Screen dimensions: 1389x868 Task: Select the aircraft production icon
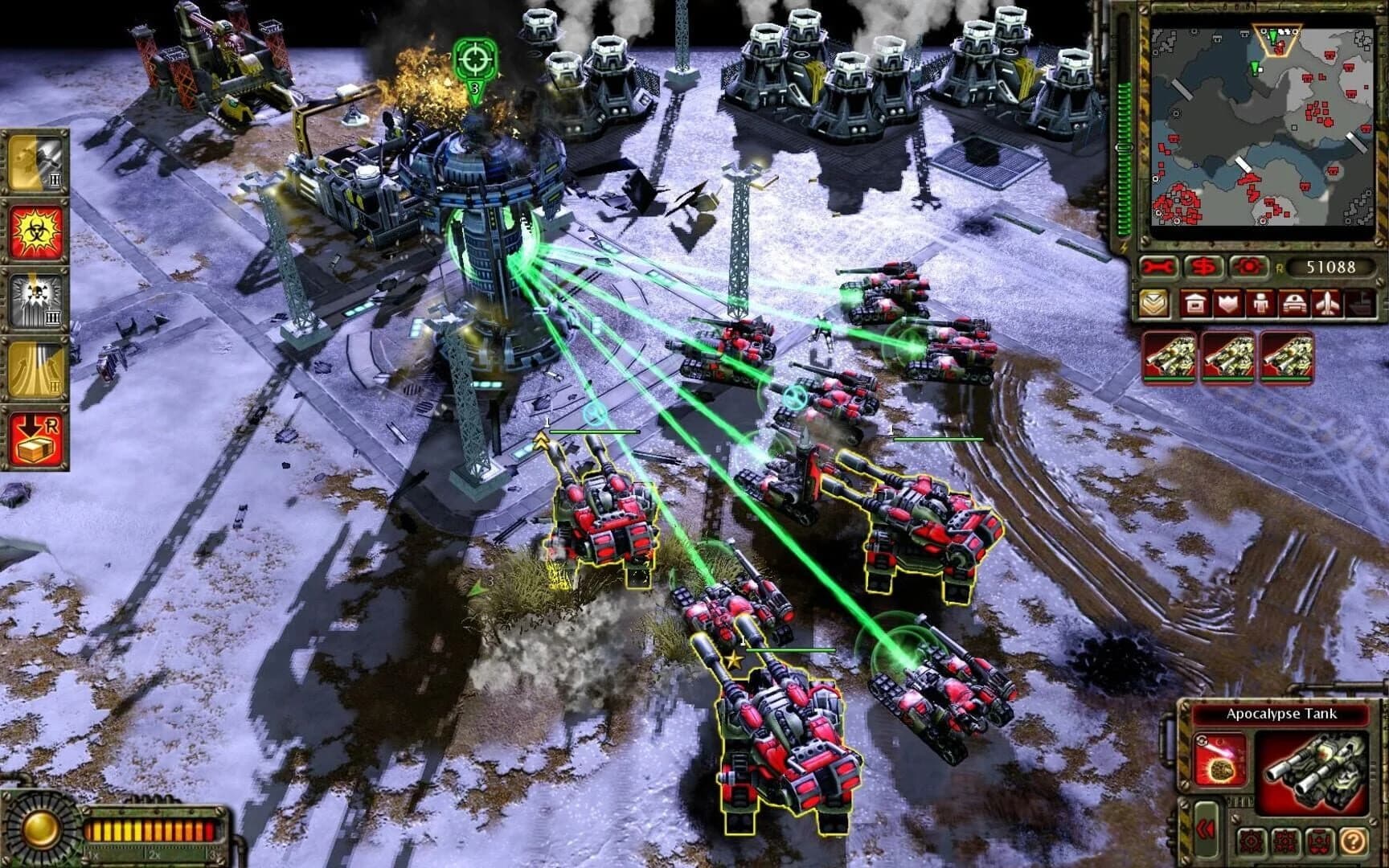point(1330,303)
